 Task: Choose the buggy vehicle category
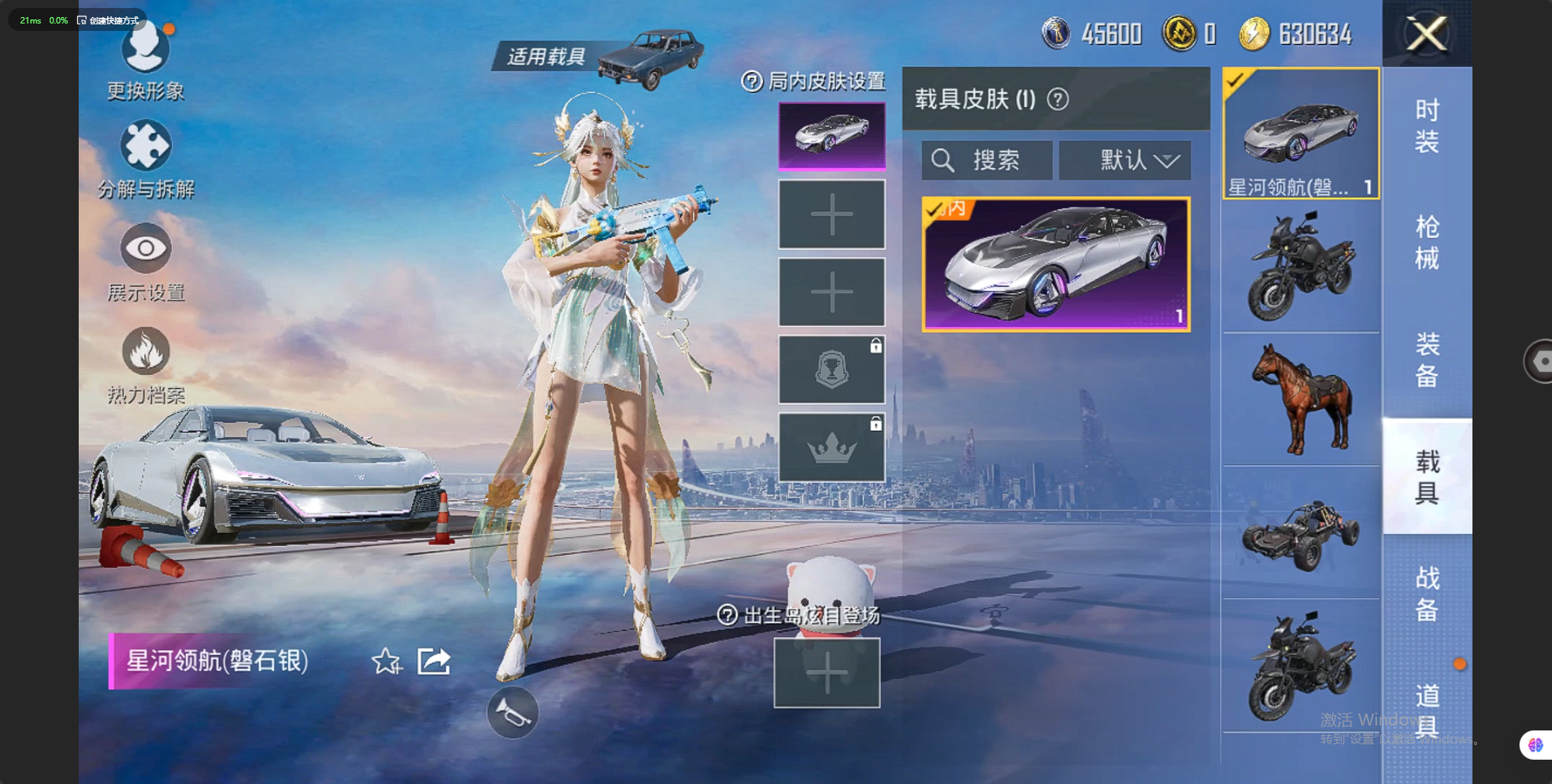click(1301, 533)
